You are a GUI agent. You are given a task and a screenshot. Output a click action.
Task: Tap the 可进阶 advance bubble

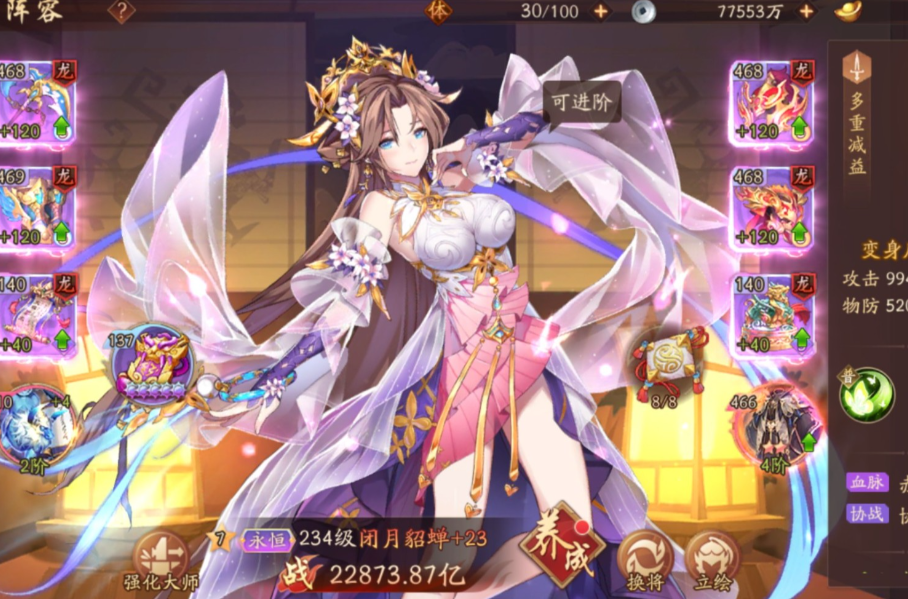pos(581,100)
